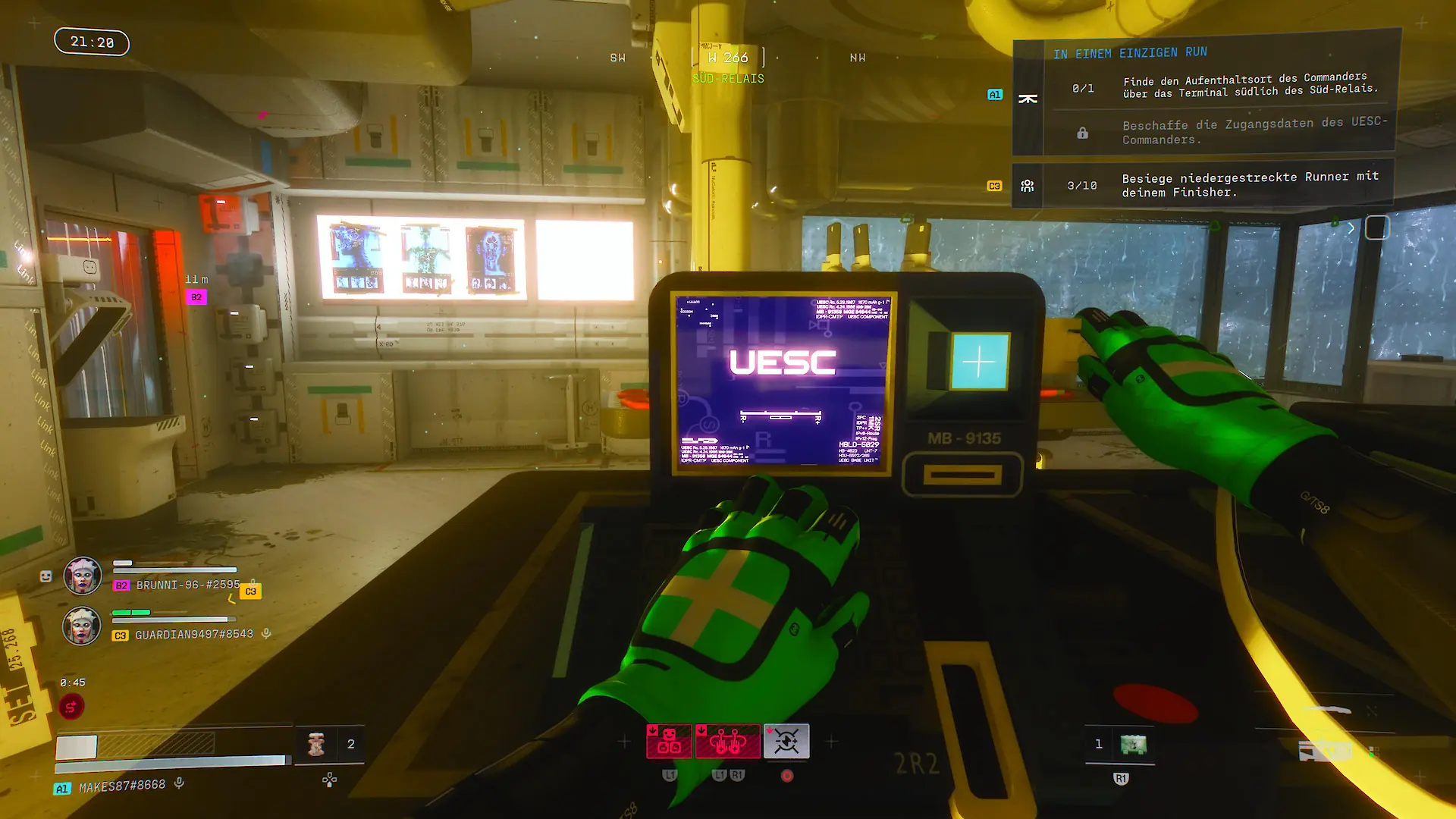Use the consumable item with count 2

coord(317,744)
